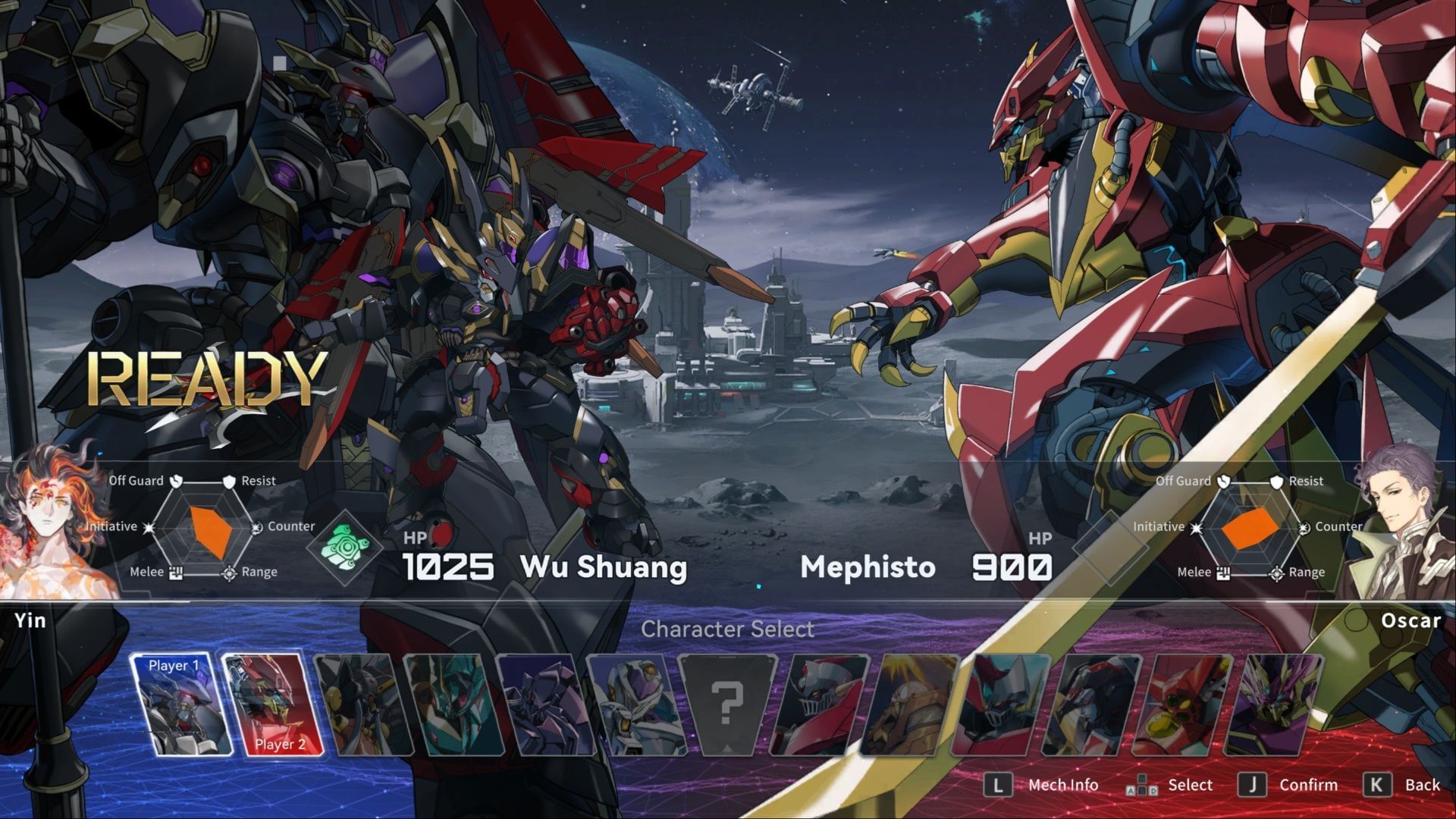Image resolution: width=1456 pixels, height=819 pixels.
Task: Pick the random question mark character tile
Action: 726,705
